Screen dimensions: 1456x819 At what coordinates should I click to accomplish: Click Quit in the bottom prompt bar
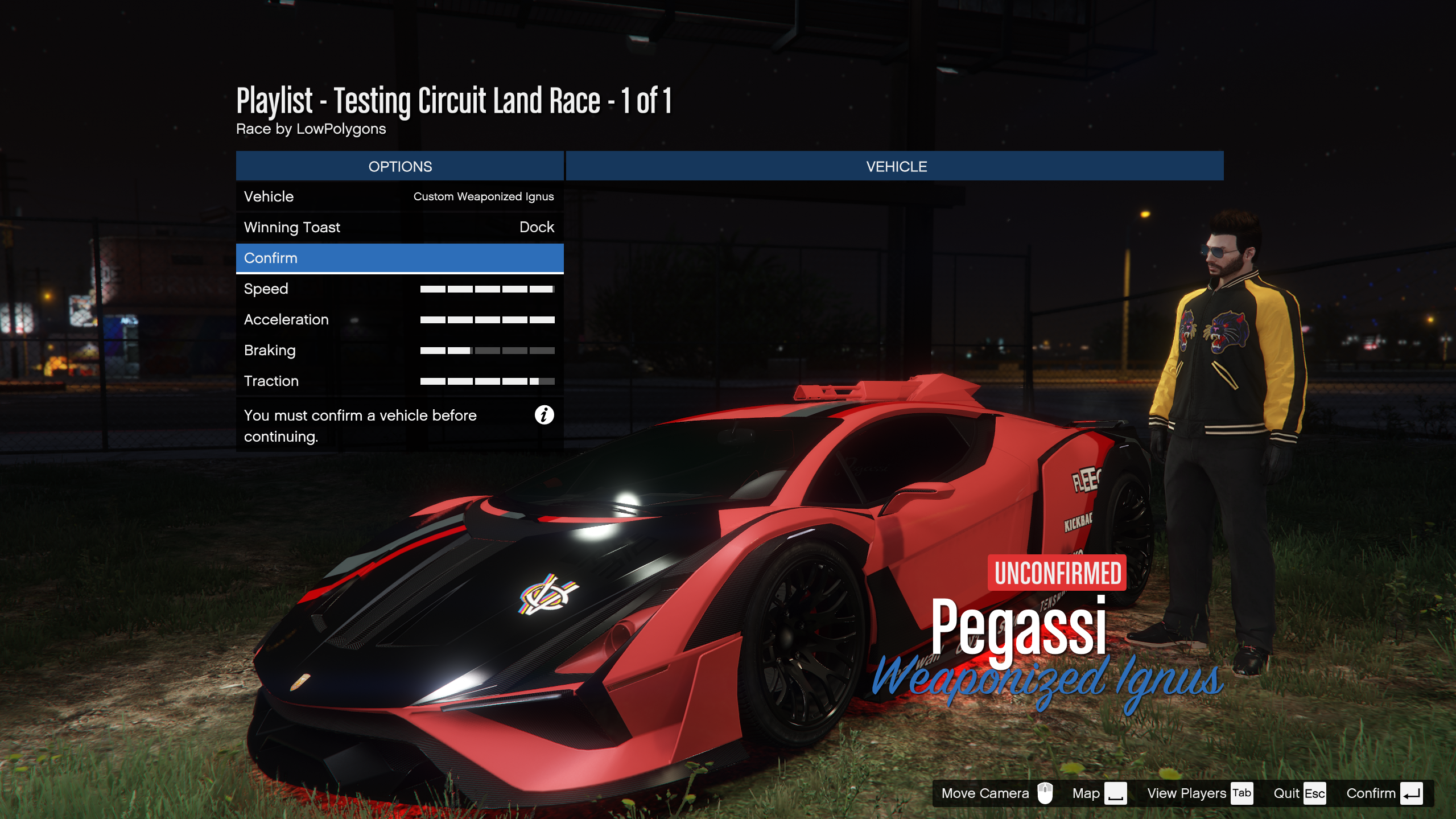(x=1299, y=793)
